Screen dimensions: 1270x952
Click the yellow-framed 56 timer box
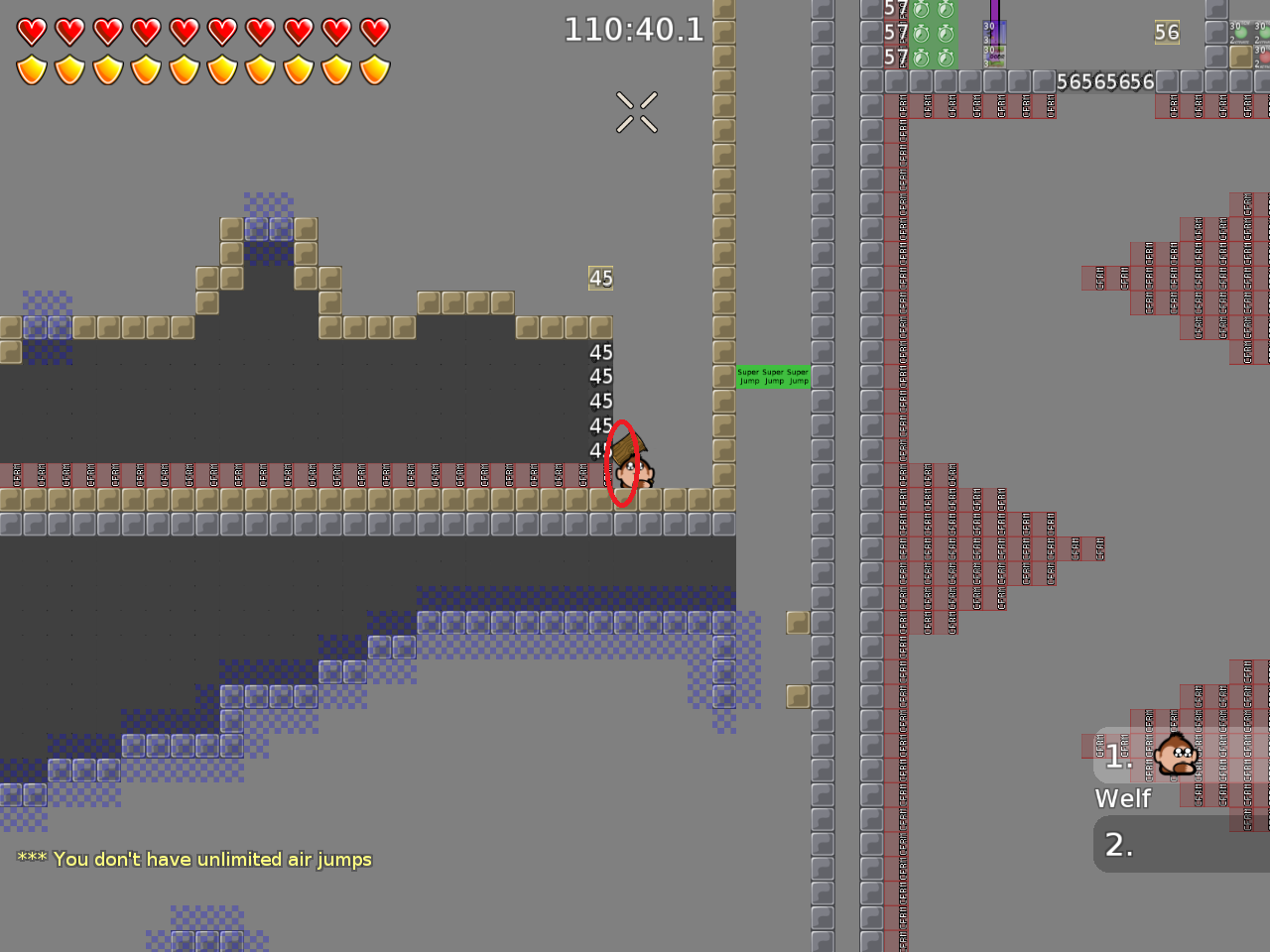point(1166,33)
